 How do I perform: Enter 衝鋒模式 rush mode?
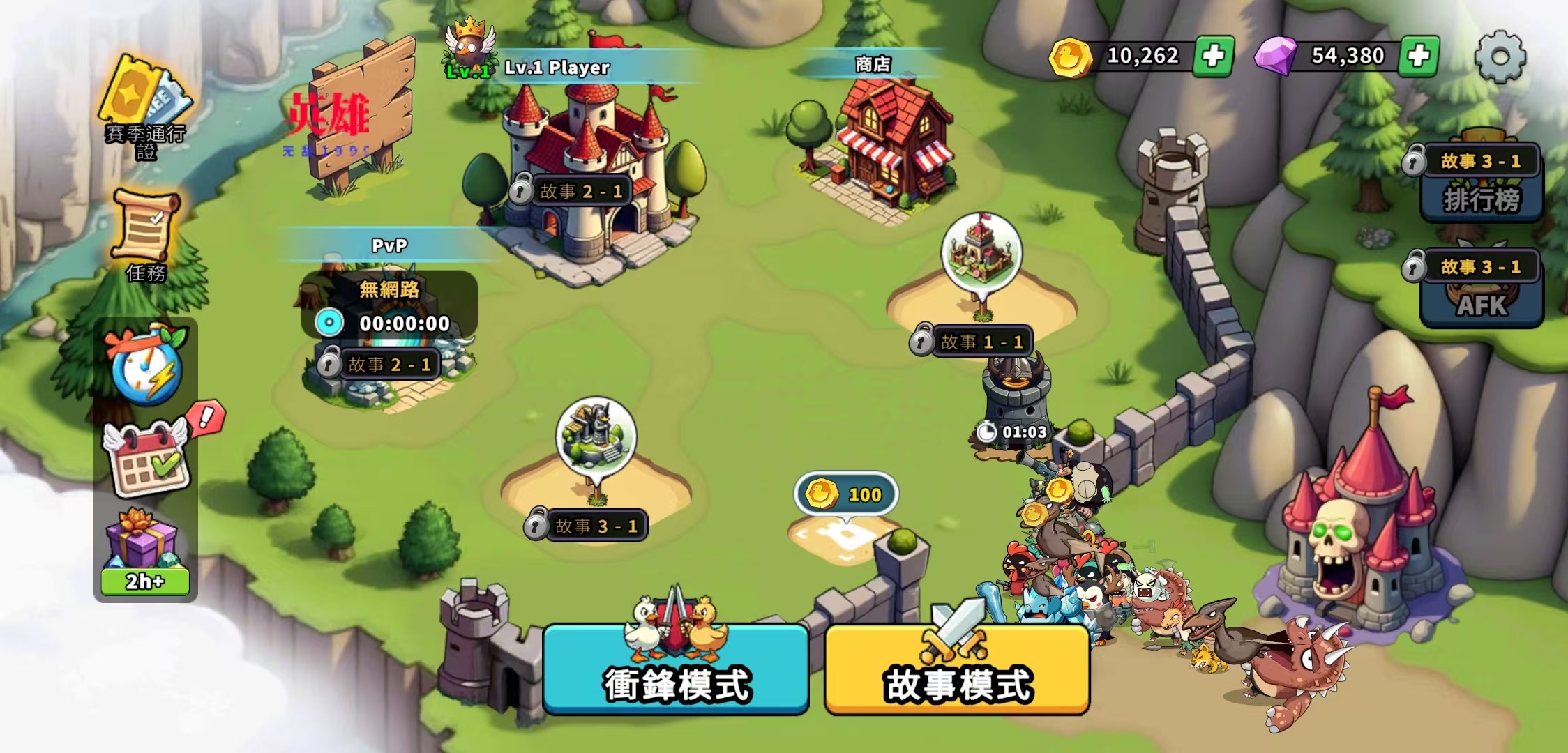[676, 671]
